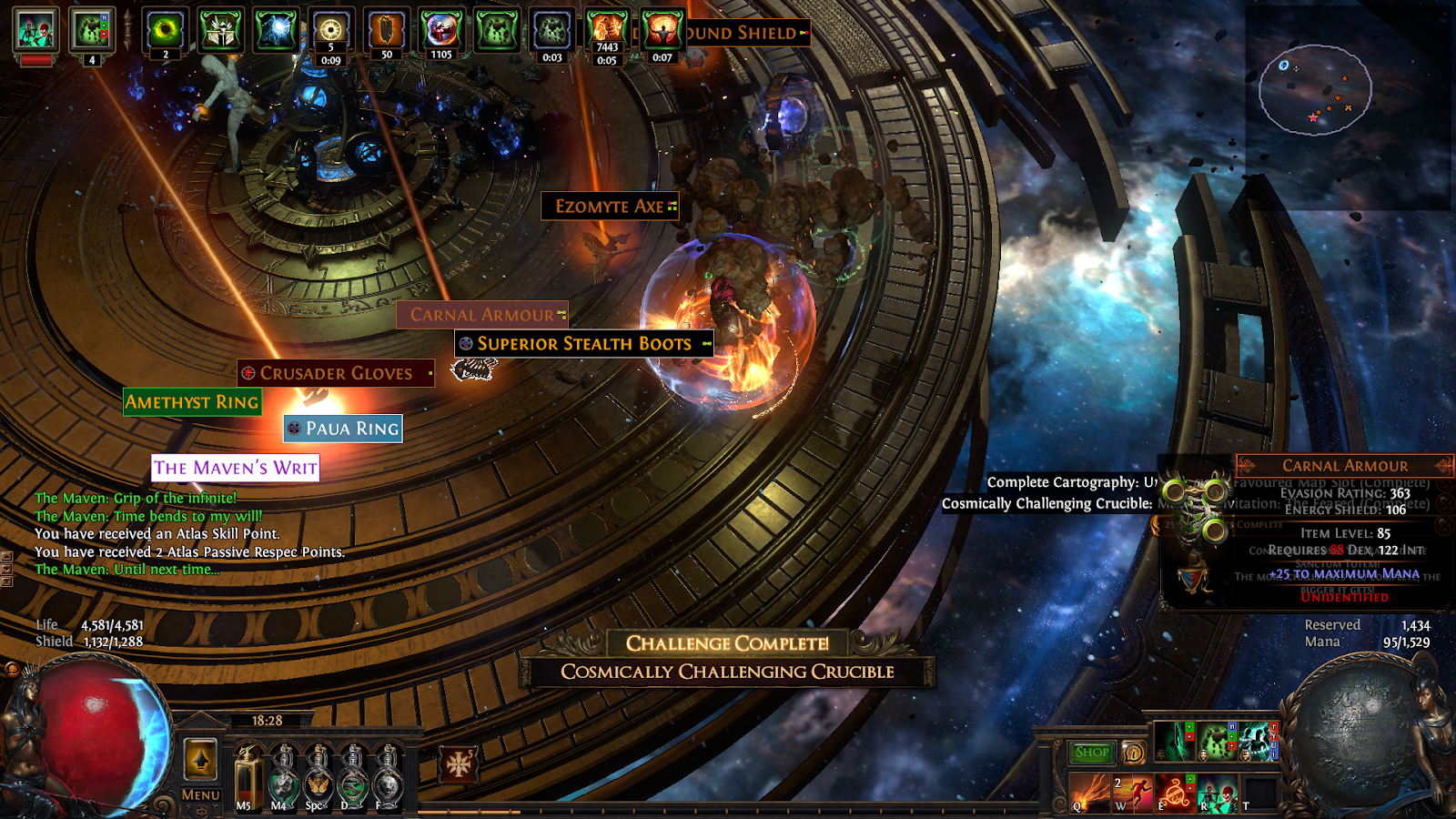Open the Menu button
This screenshot has height=819, width=1456.
tap(200, 794)
